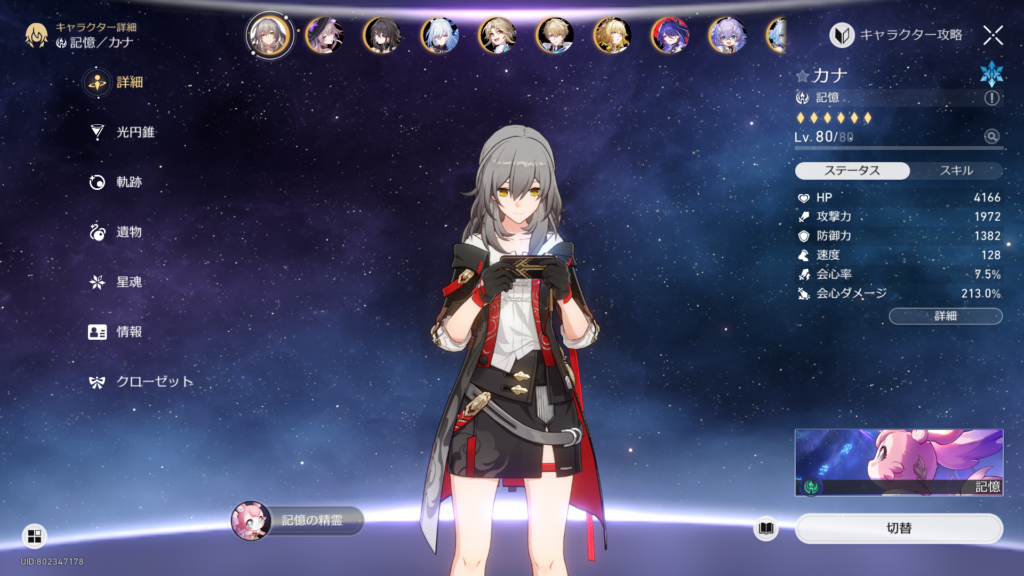Click the 切替 switch button
Image resolution: width=1024 pixels, height=576 pixels.
[898, 528]
